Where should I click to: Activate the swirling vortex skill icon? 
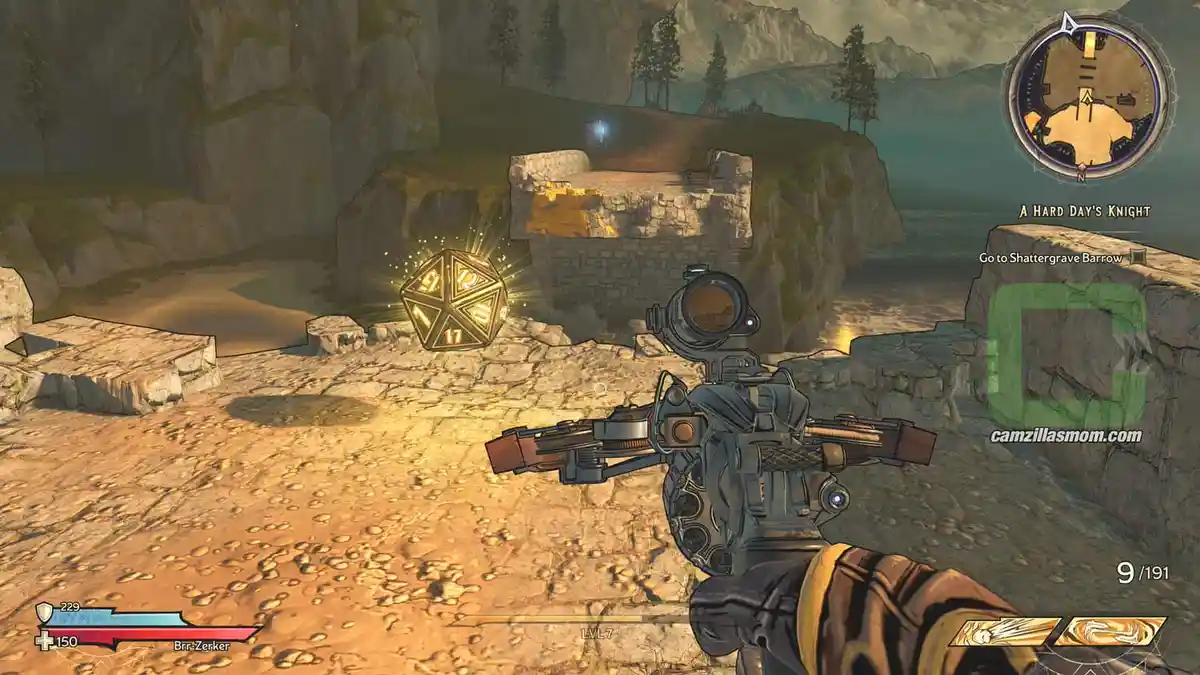[1111, 632]
